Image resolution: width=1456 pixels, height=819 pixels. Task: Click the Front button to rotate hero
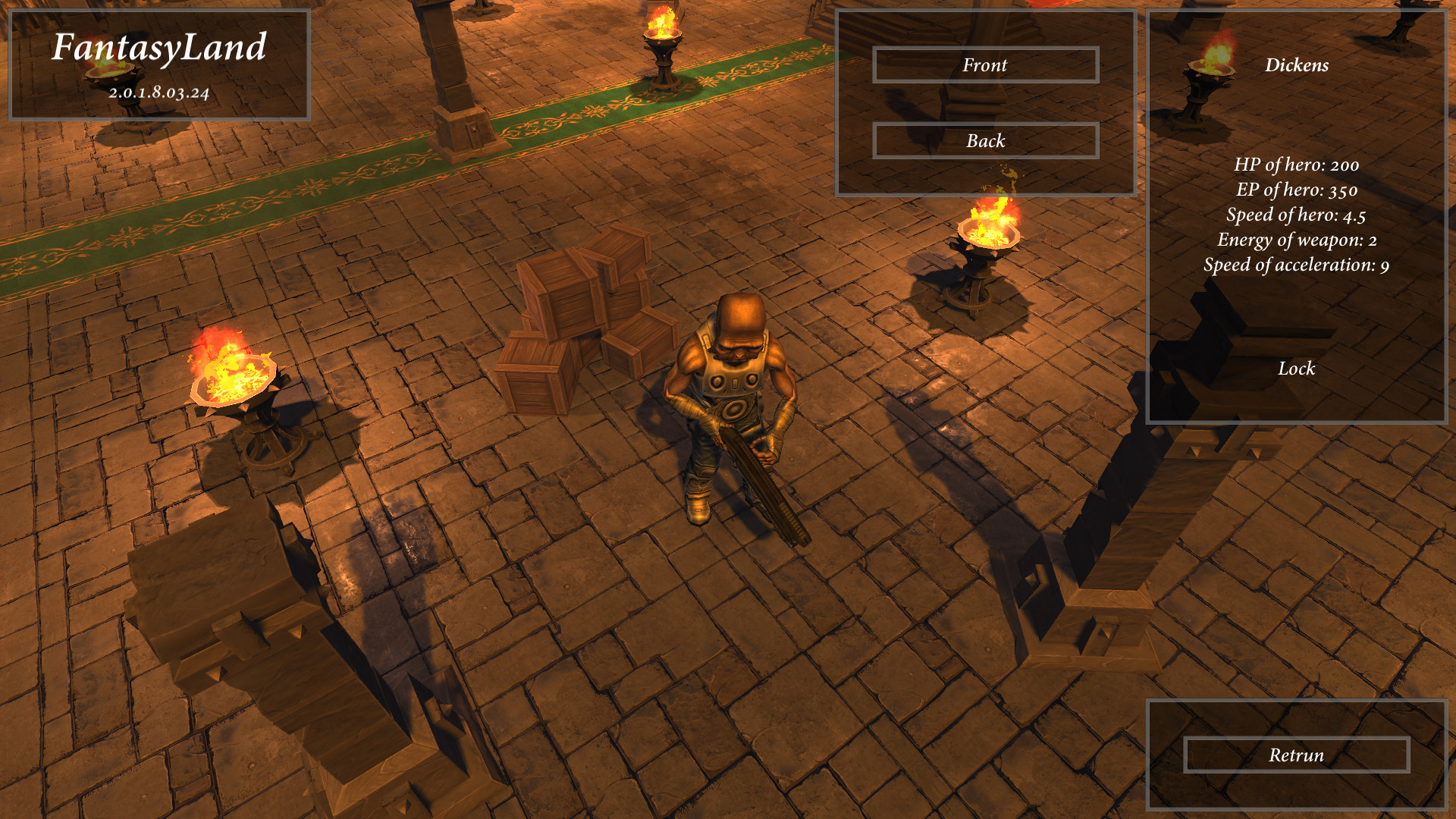[985, 65]
